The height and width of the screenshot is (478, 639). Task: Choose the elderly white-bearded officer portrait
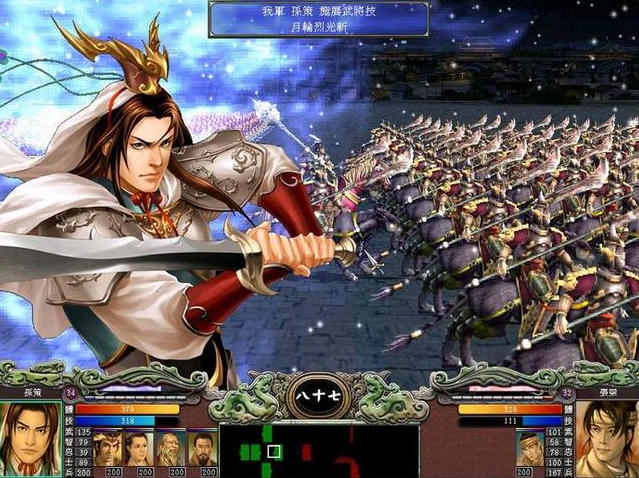click(170, 447)
